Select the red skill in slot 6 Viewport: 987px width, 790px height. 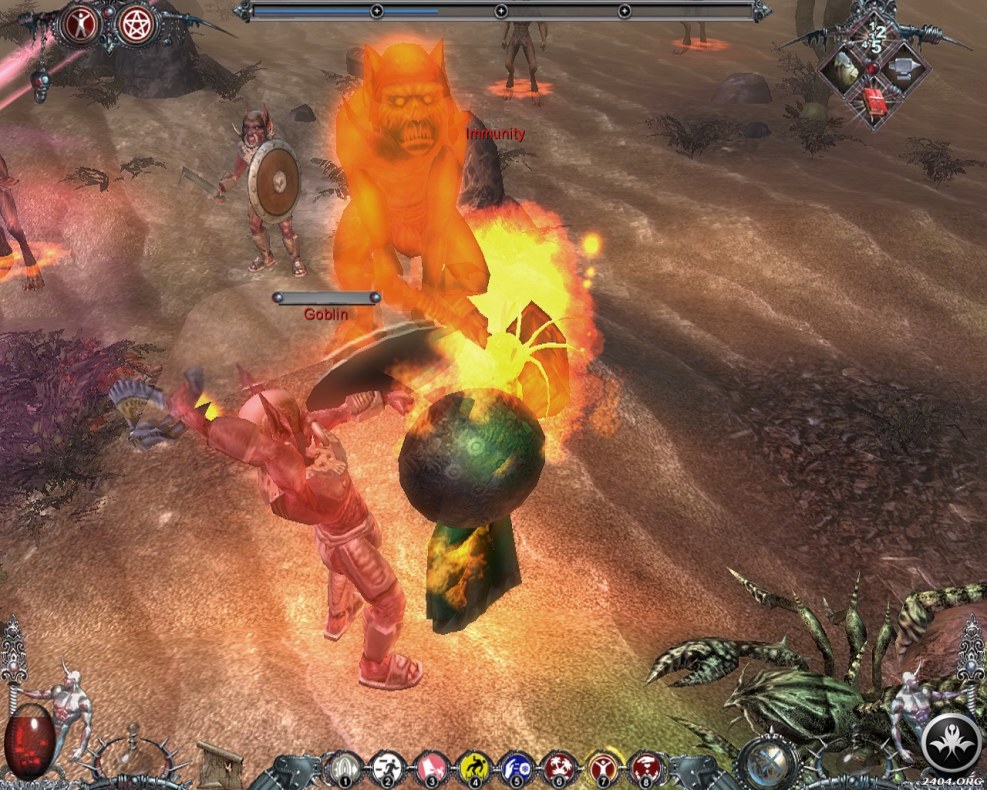click(x=559, y=768)
